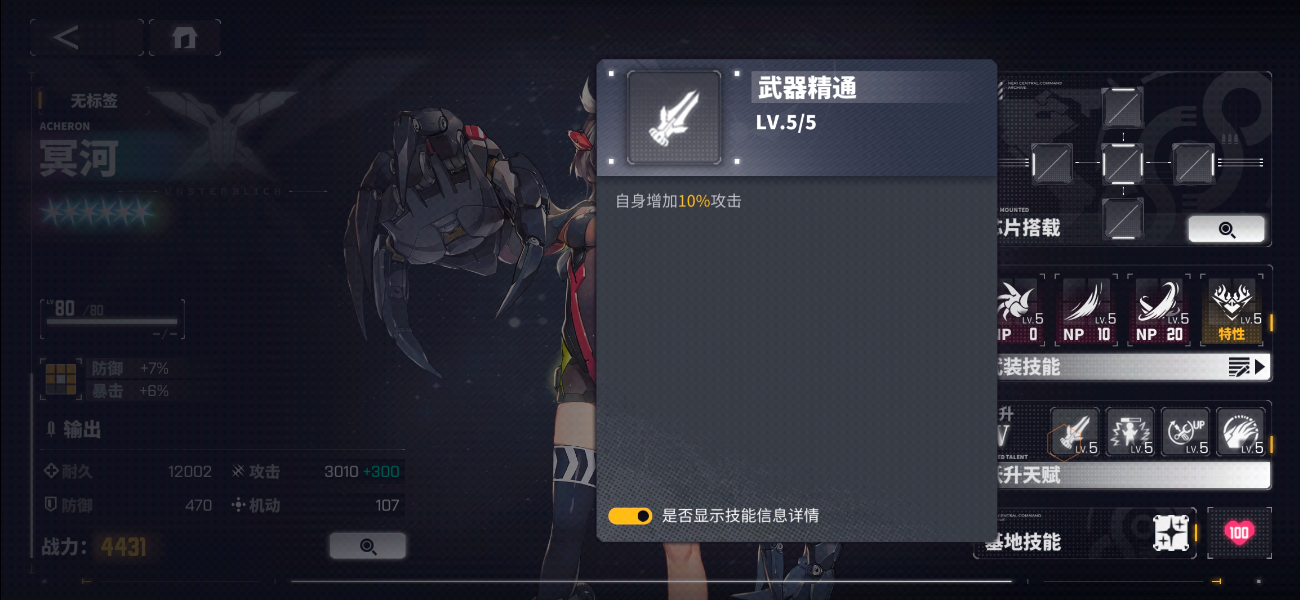This screenshot has width=1300, height=600.
Task: Select the claw slash talent icon
Action: click(1240, 432)
